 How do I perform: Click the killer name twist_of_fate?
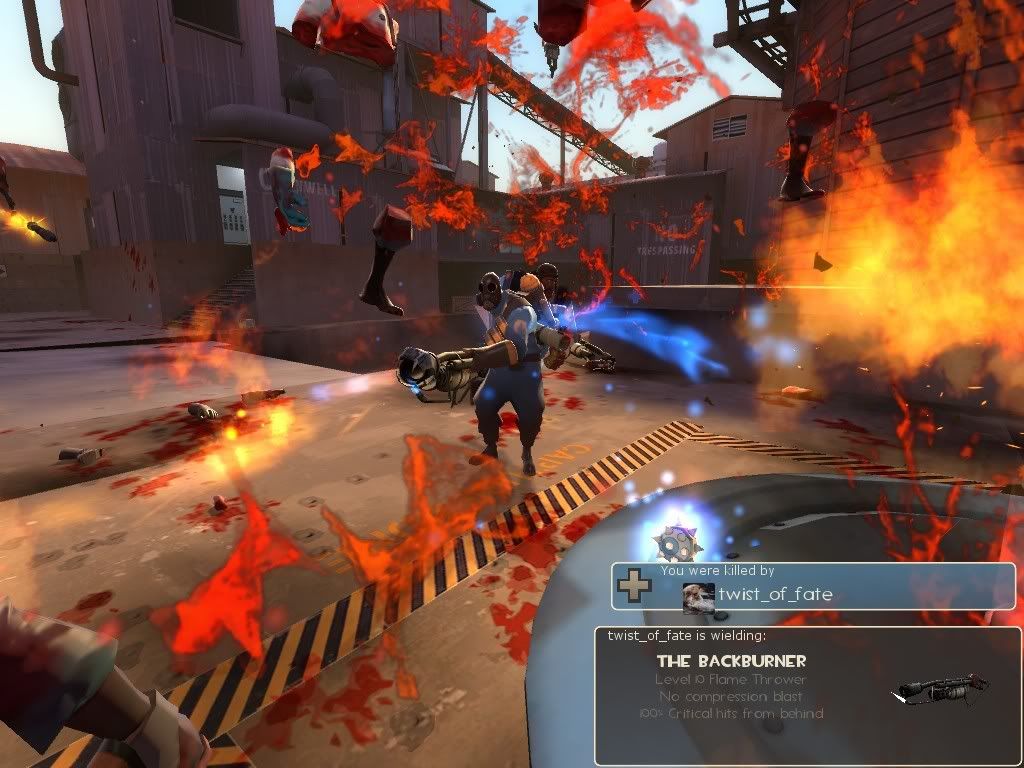pyautogui.click(x=775, y=595)
